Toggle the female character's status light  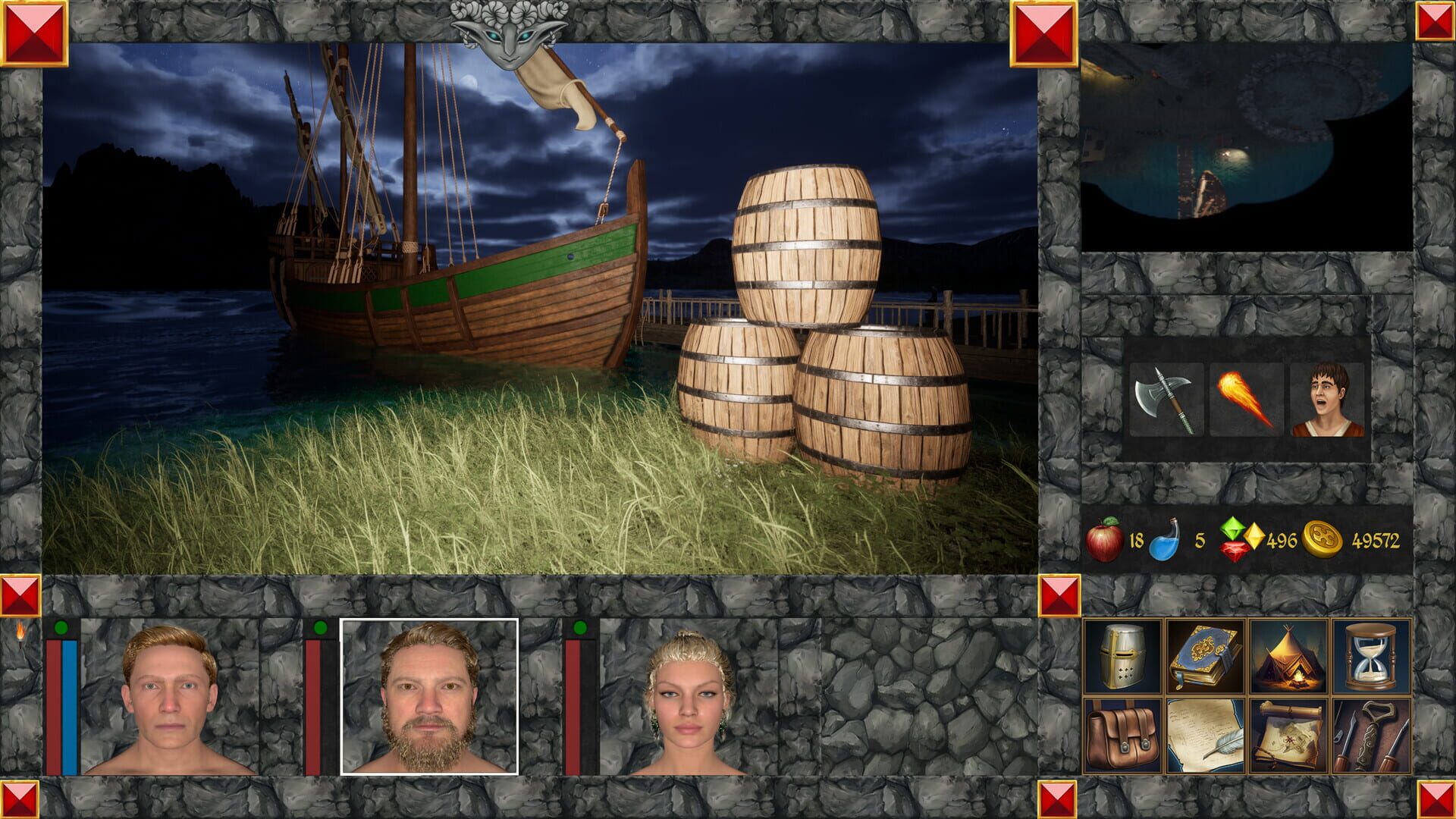coord(580,627)
